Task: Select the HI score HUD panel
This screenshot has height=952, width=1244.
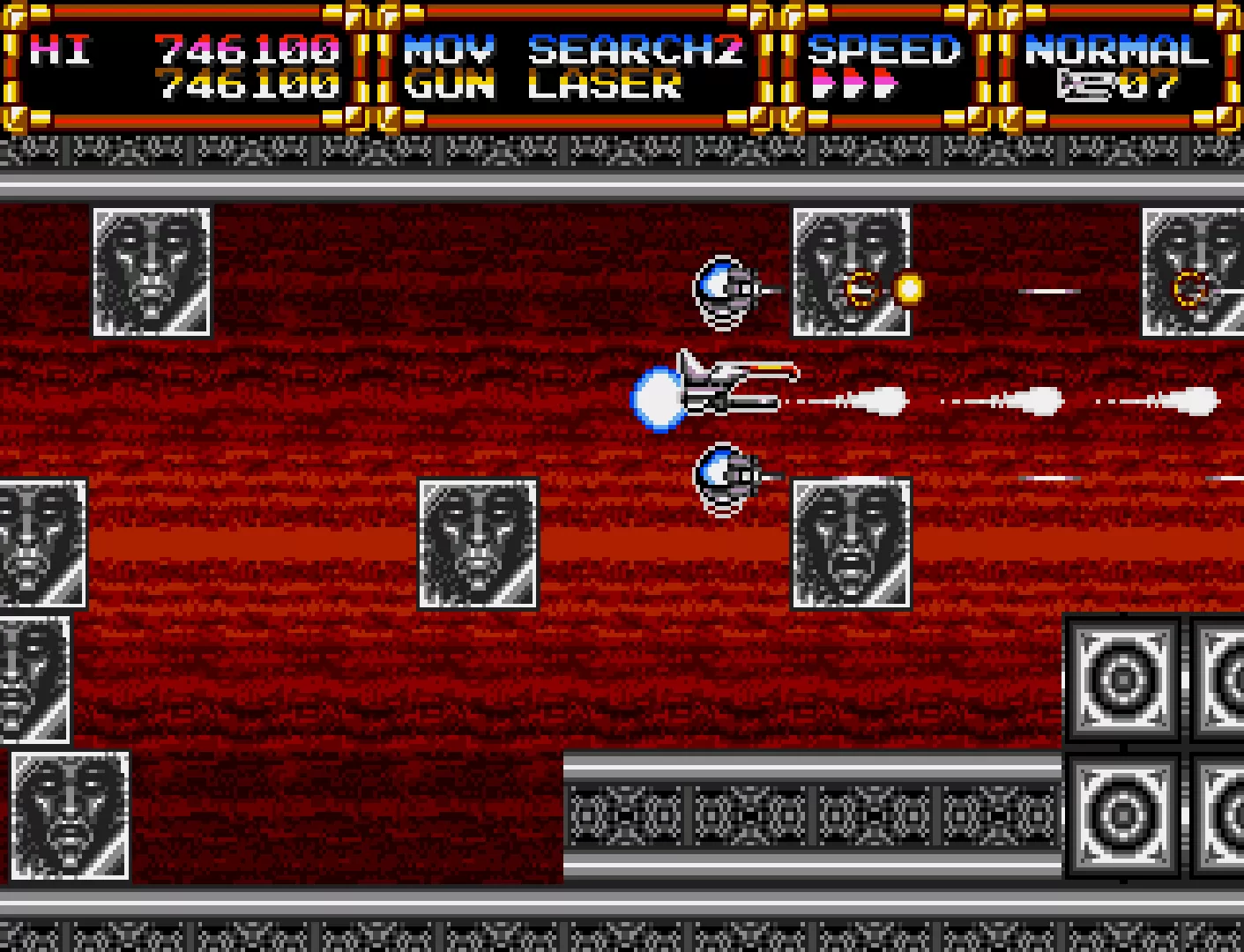Action: (x=176, y=66)
